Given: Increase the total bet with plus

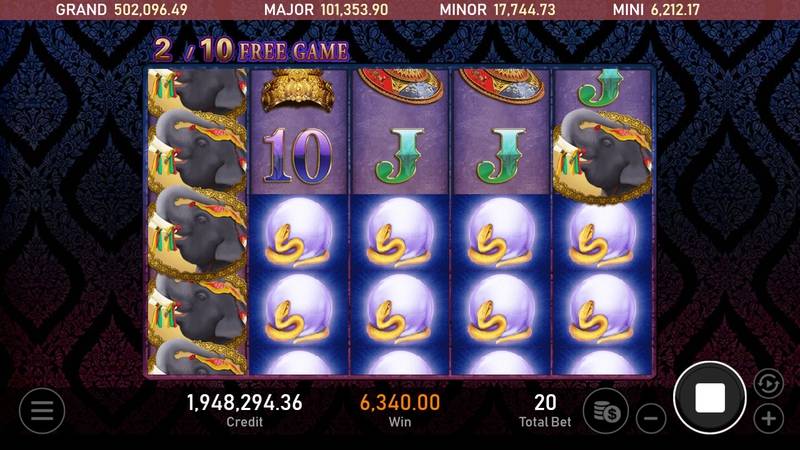Looking at the screenshot, I should 768,417.
